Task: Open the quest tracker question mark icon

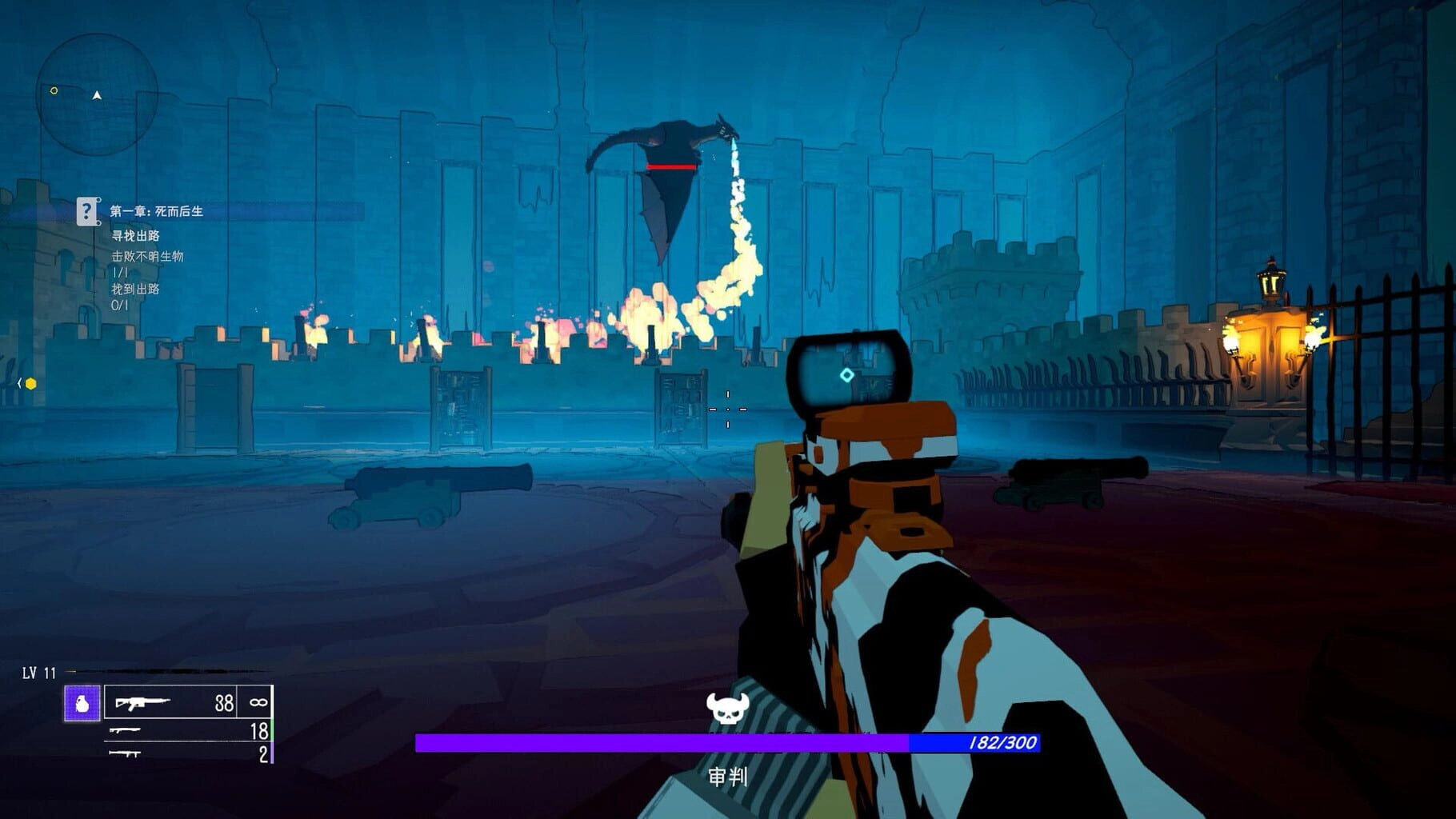Action: coord(87,211)
